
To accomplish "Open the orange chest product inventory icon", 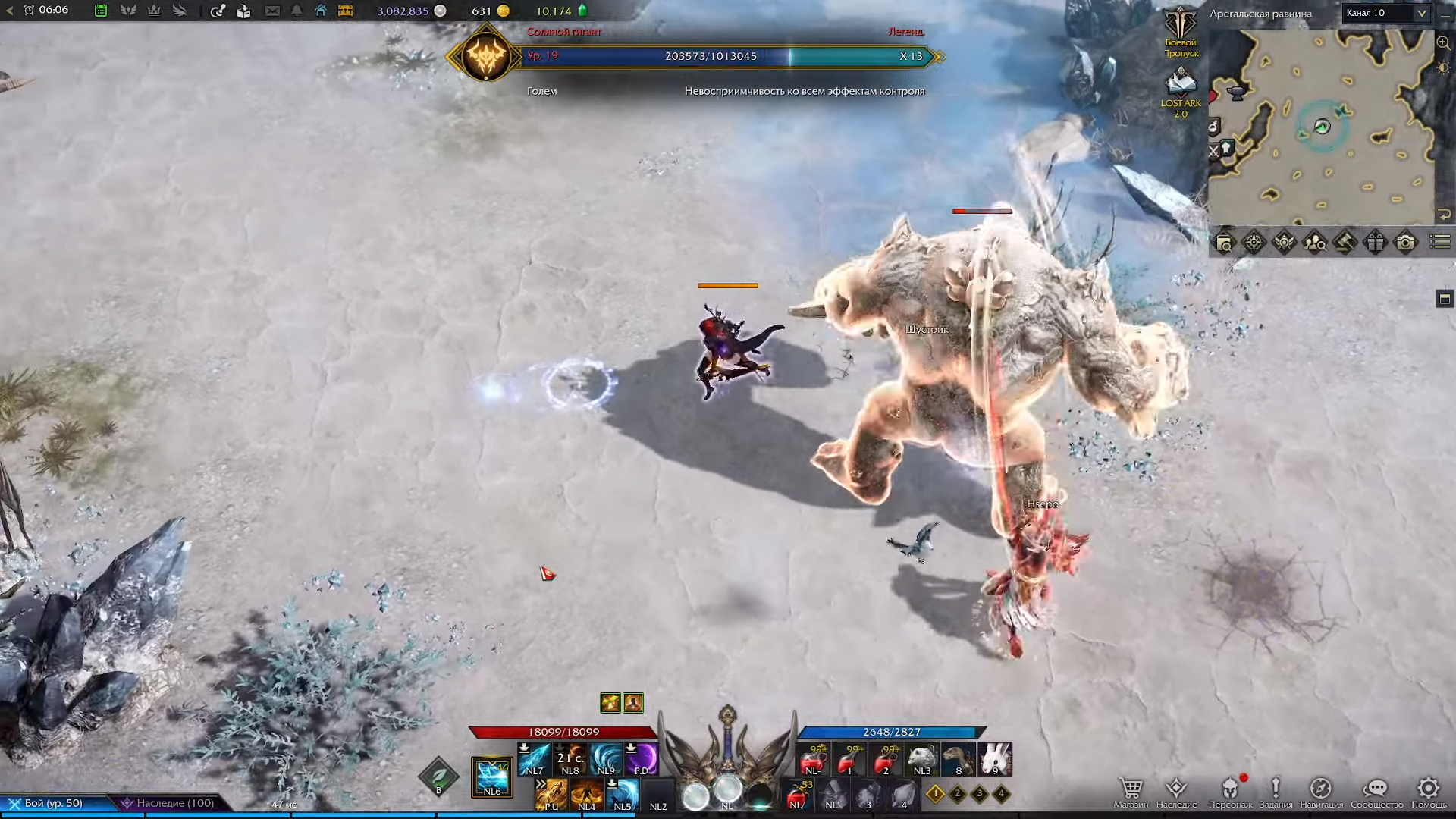I will 345,11.
